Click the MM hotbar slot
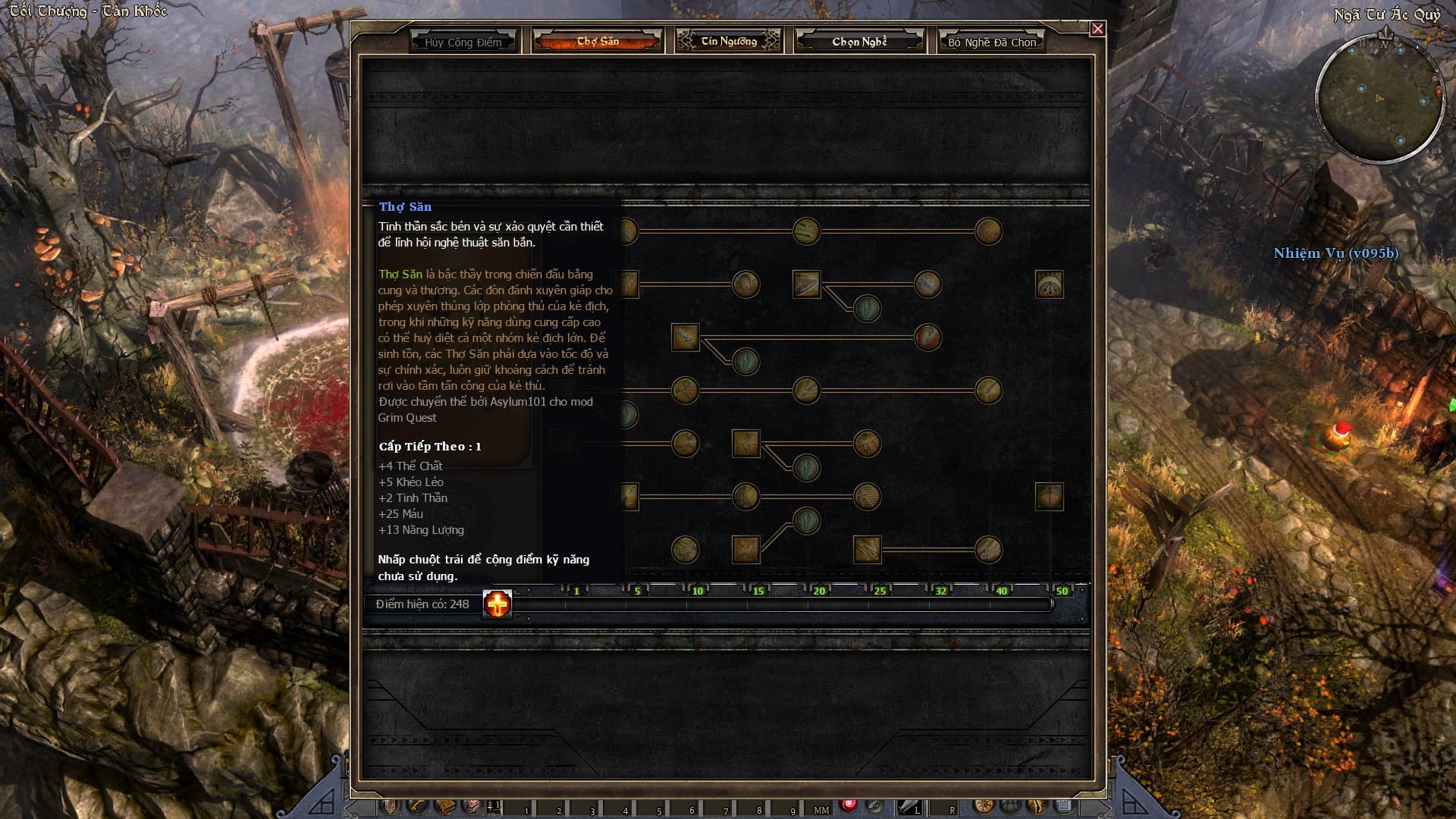The height and width of the screenshot is (819, 1456). coord(821,808)
